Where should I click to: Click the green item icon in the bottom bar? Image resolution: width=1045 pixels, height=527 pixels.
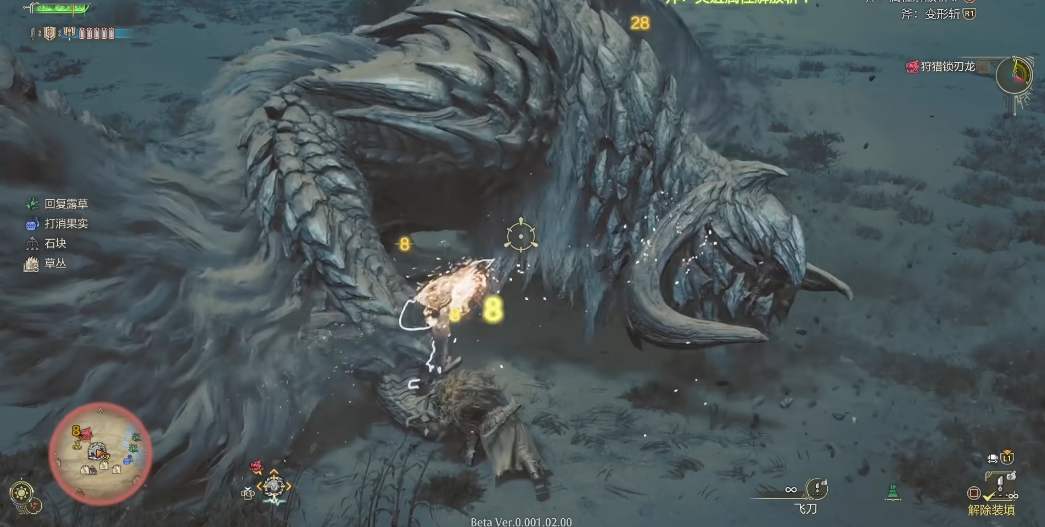coord(889,492)
